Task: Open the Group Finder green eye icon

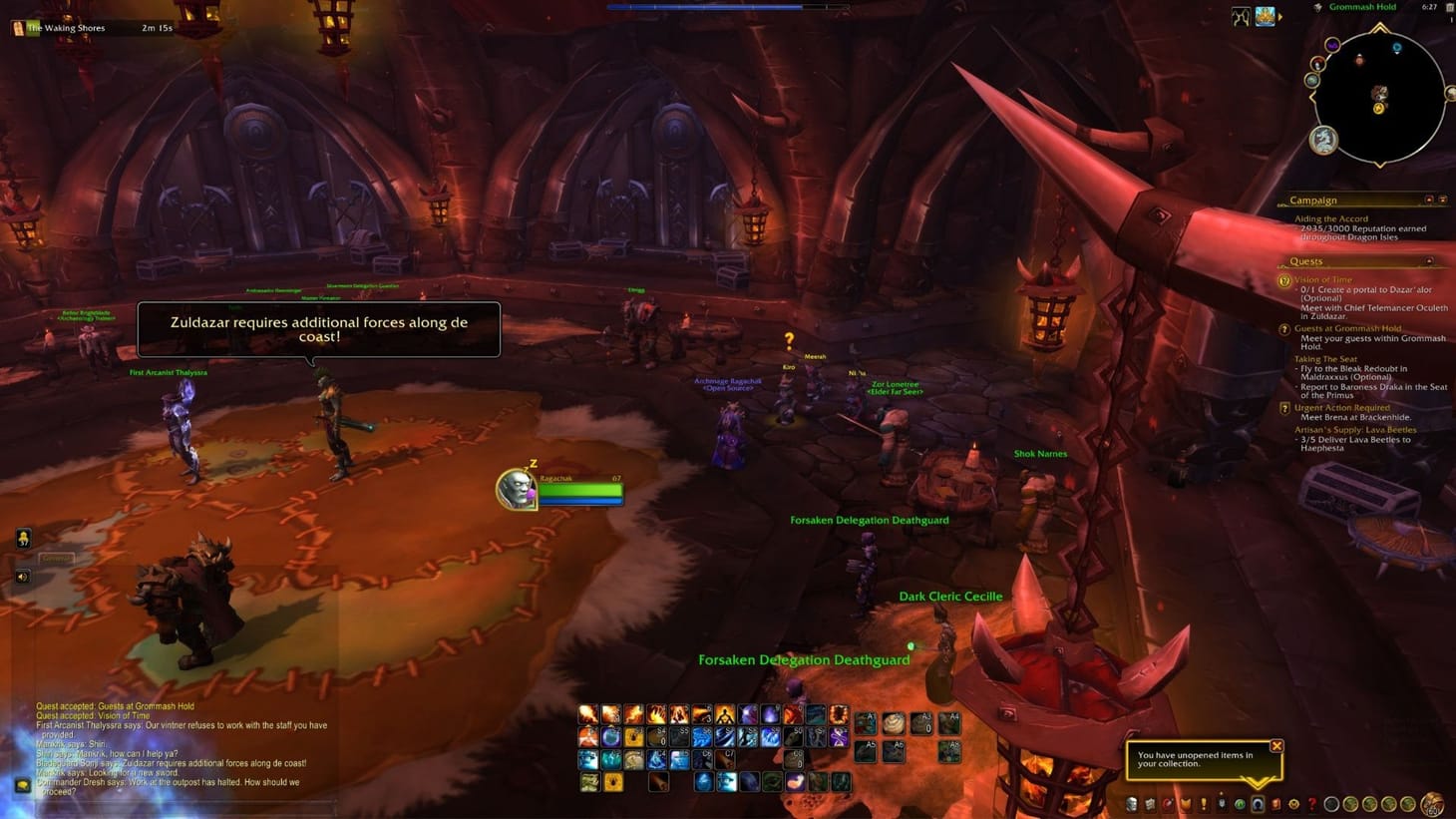Action: 1241,803
